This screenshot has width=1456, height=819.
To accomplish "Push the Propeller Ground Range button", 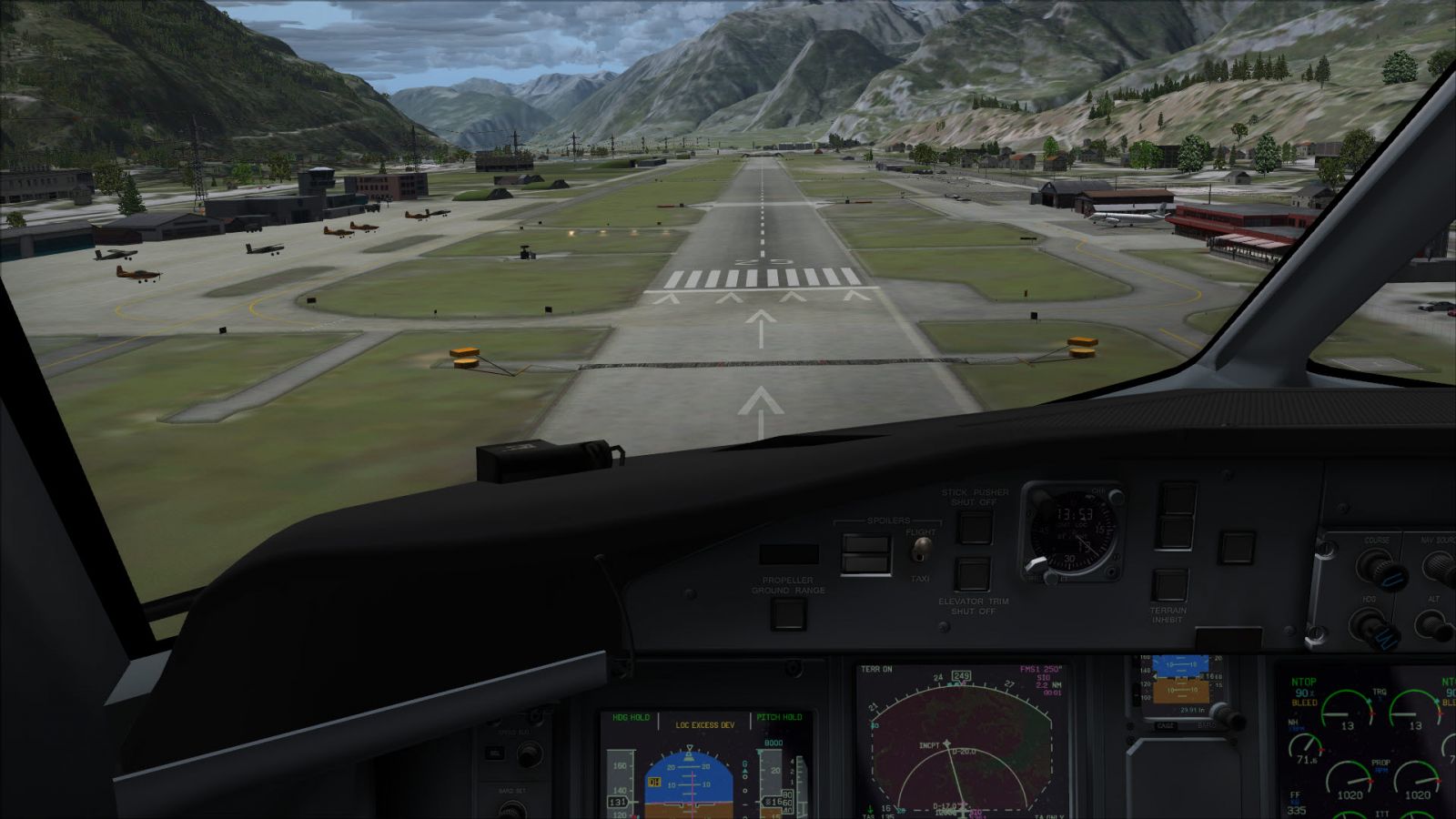I will pyautogui.click(x=788, y=612).
